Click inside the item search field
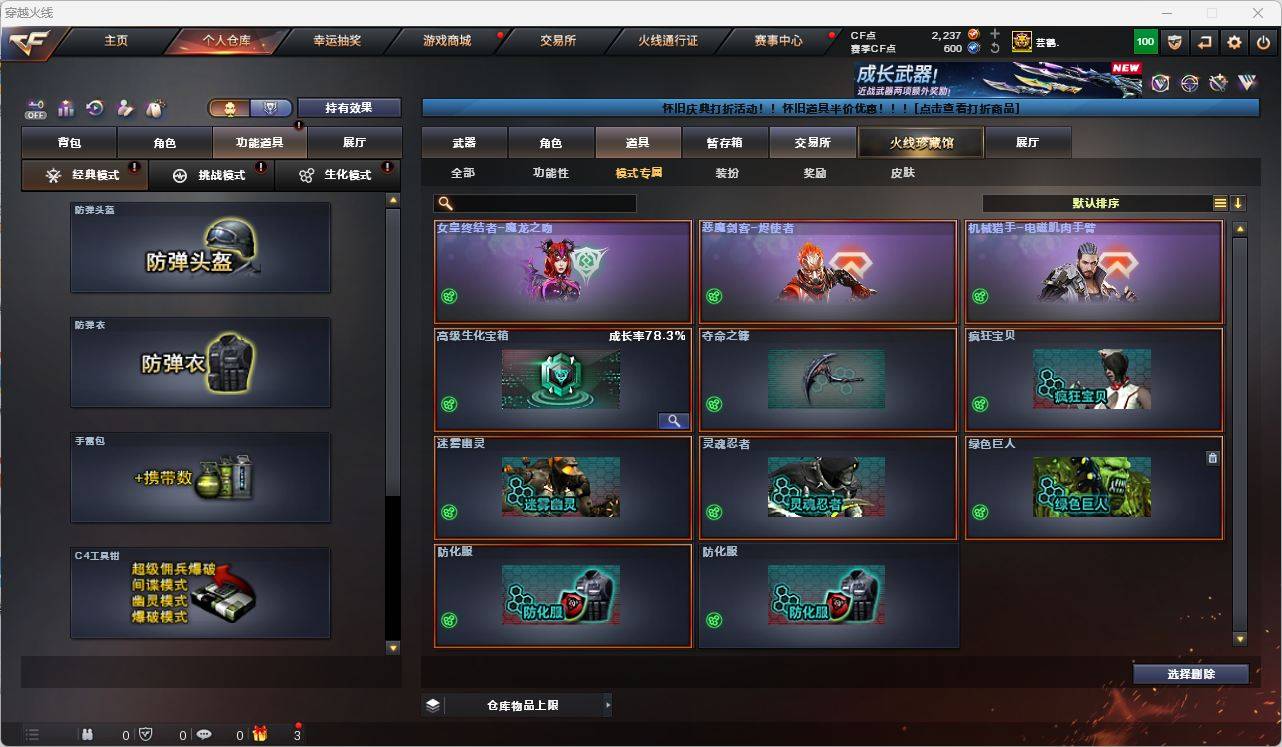 (535, 203)
